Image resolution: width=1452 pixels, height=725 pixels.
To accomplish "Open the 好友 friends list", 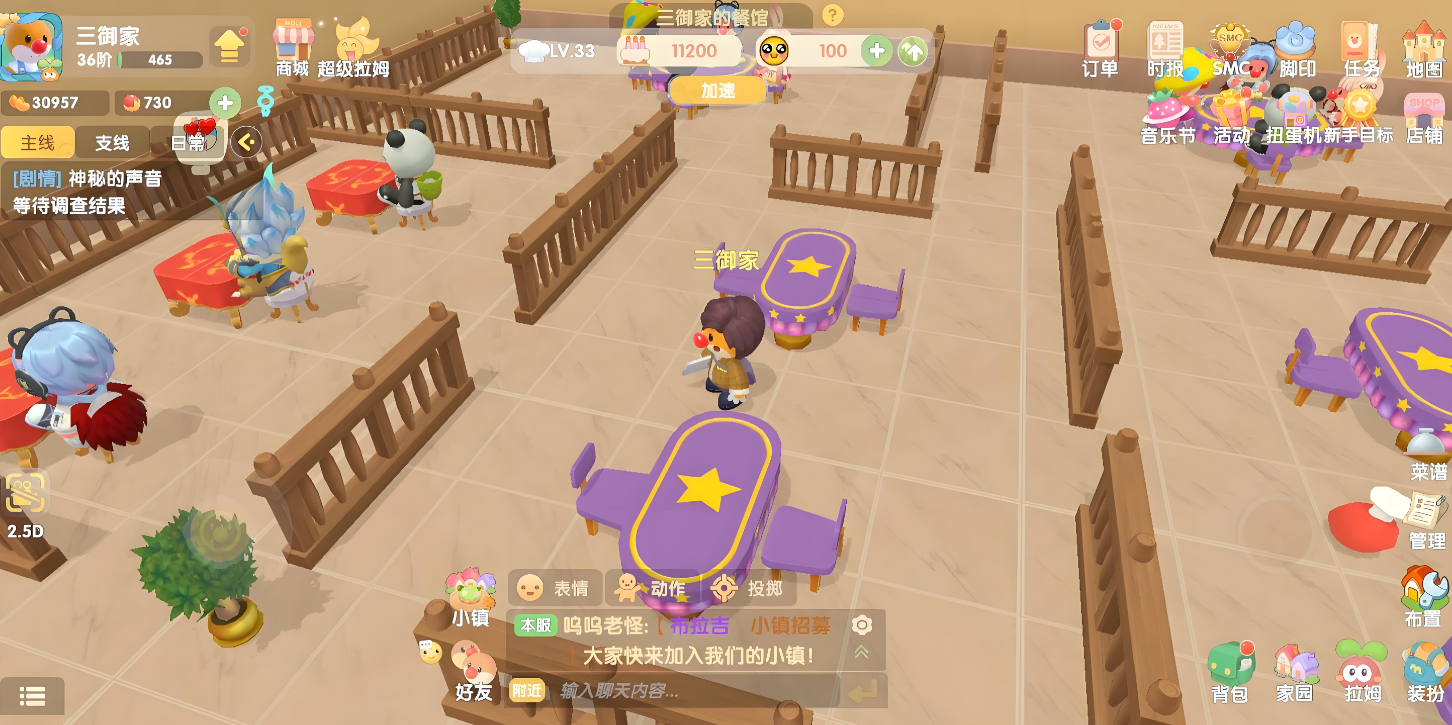I will pos(474,672).
